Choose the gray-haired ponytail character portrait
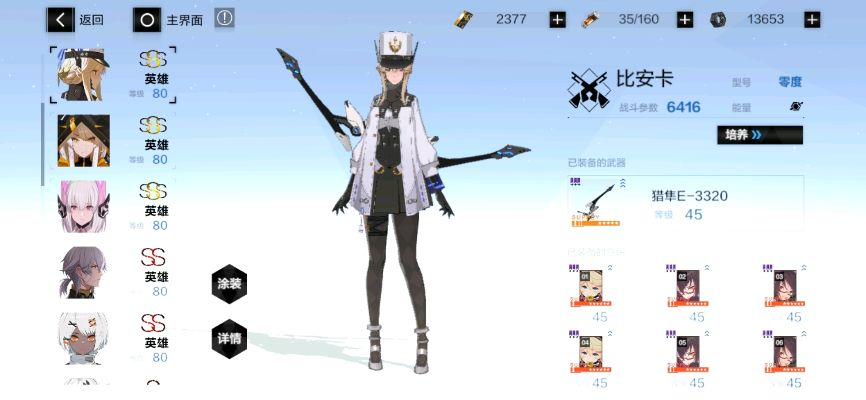The height and width of the screenshot is (400, 866). pos(78,271)
